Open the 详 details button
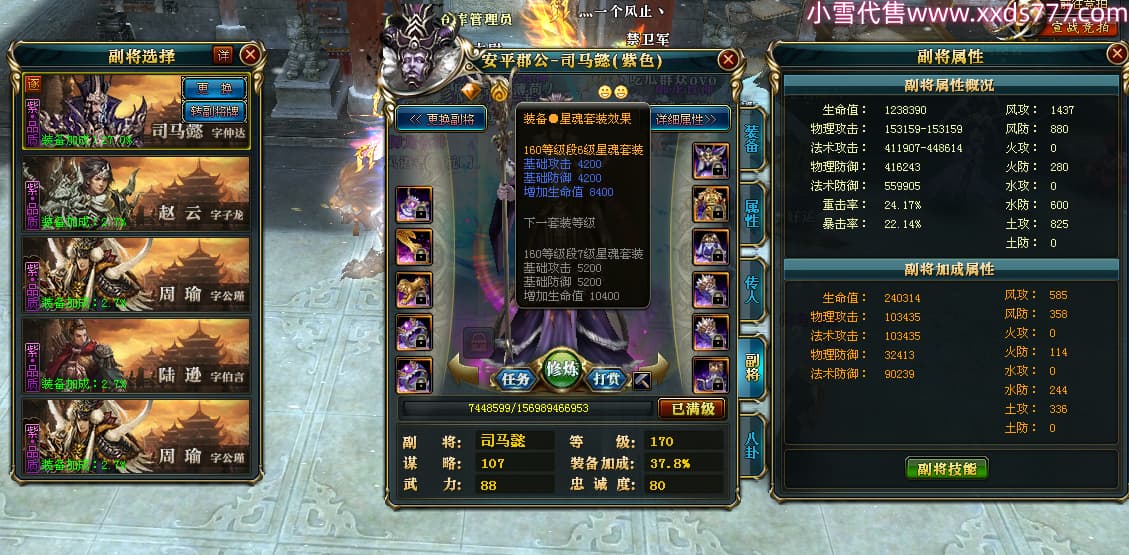 tap(222, 54)
